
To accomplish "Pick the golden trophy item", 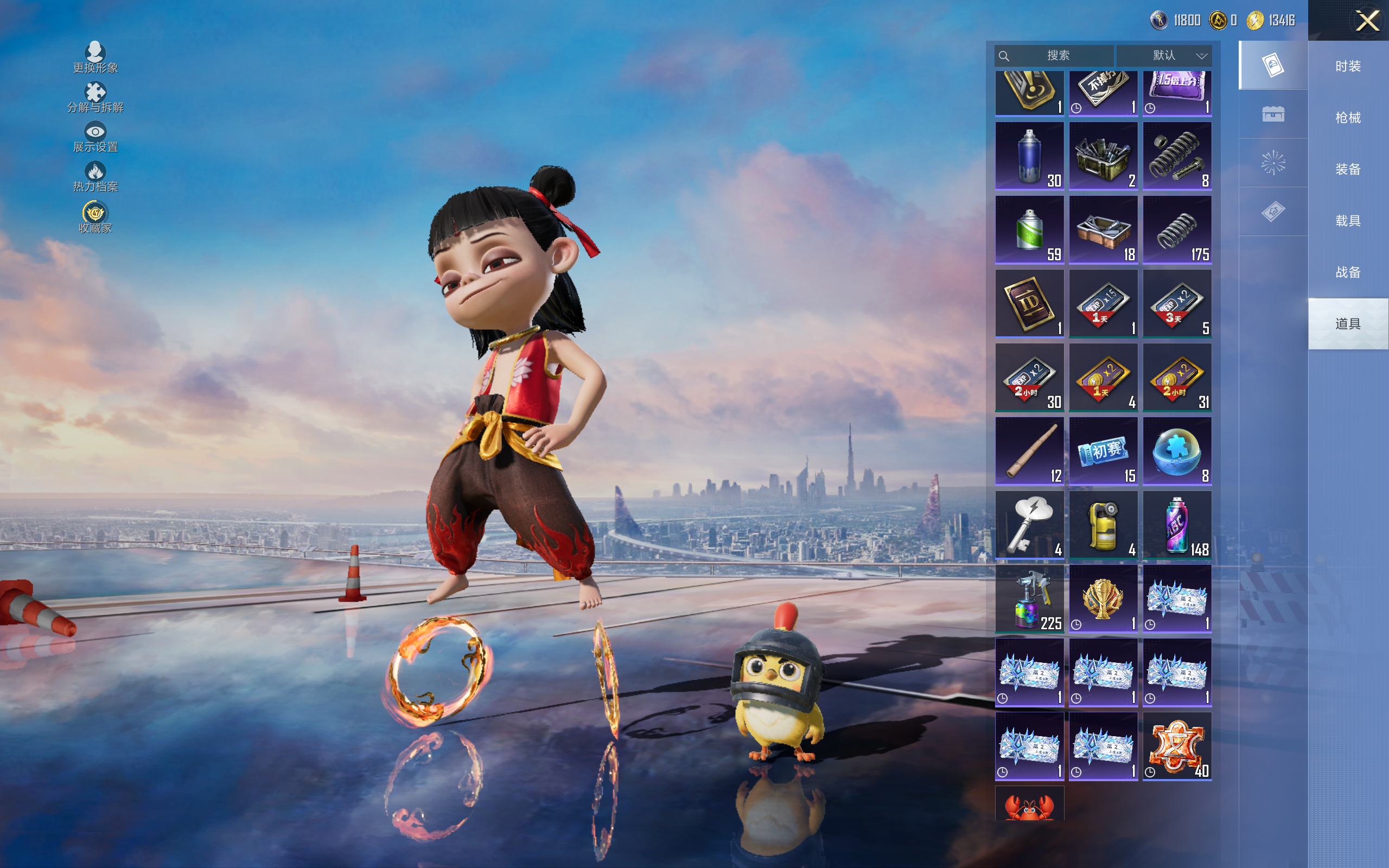I will pos(1103,598).
